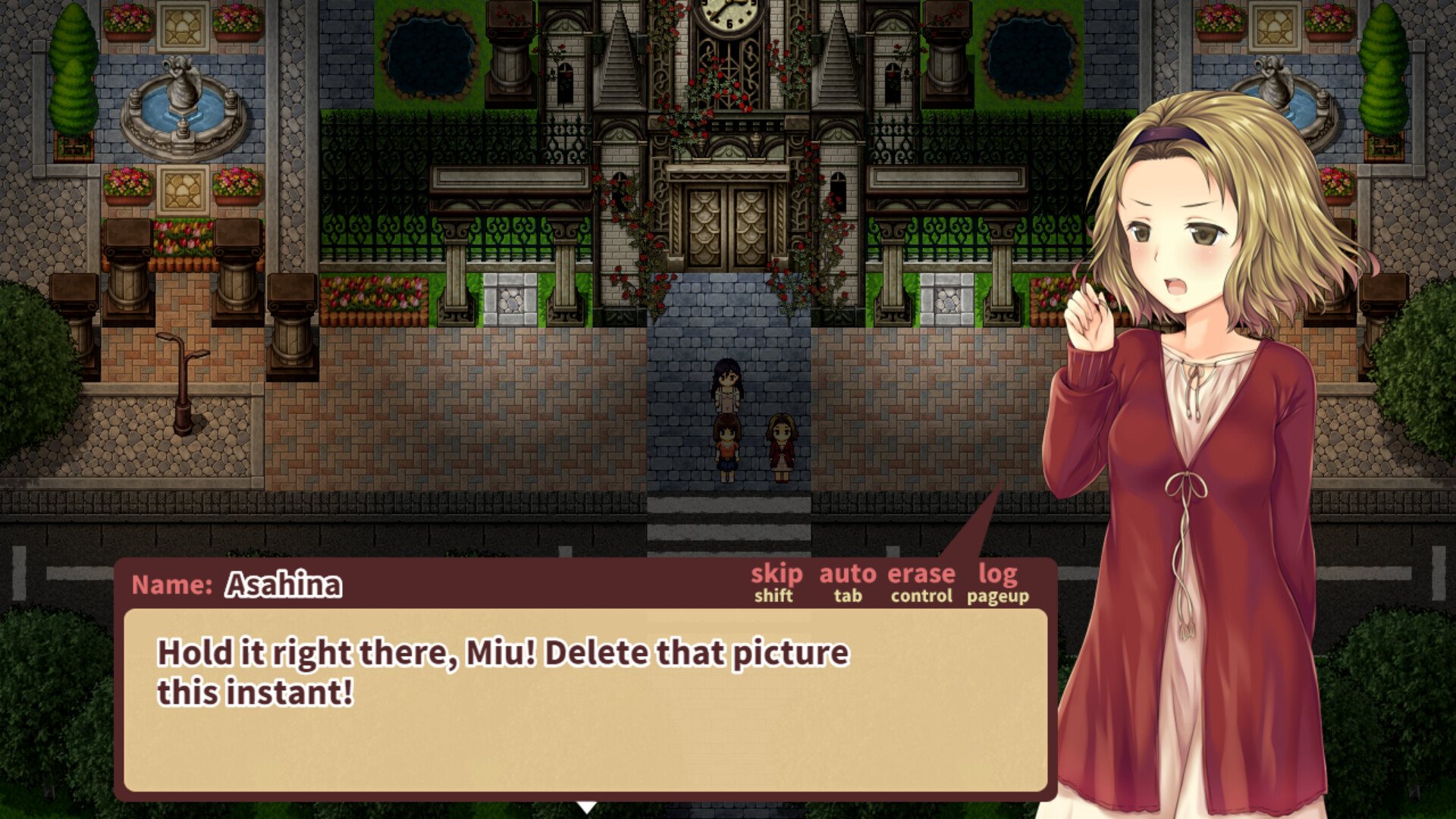1456x819 pixels.
Task: Select the Erase option to hide the textbox
Action: point(921,575)
